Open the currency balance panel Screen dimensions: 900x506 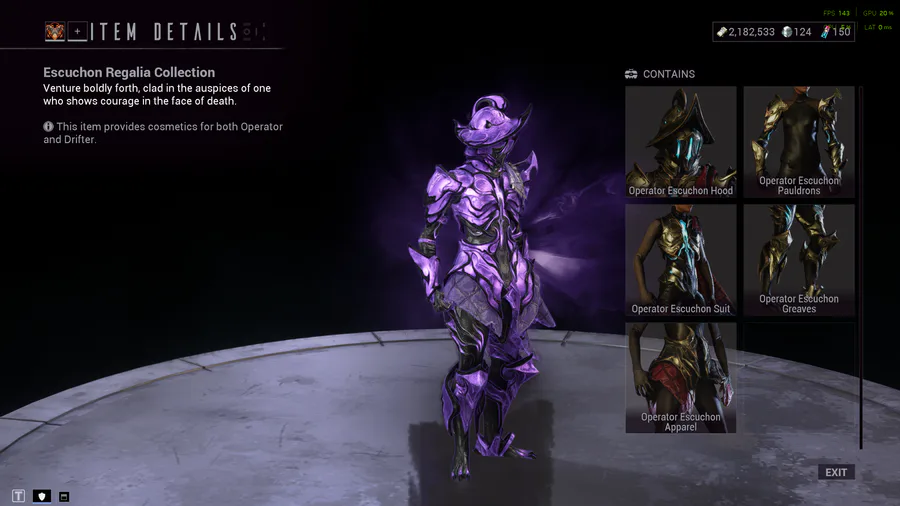pyautogui.click(x=783, y=32)
